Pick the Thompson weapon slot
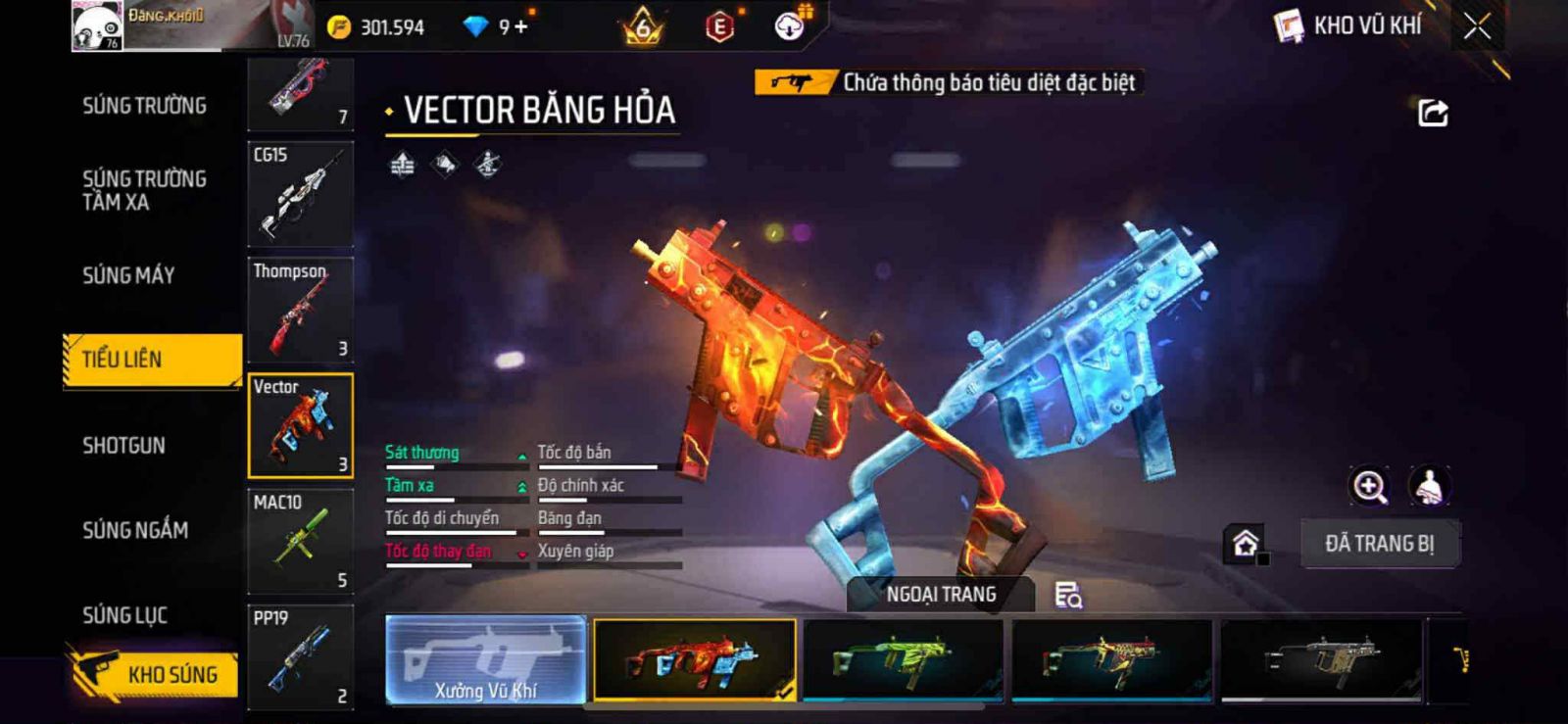 click(300, 310)
